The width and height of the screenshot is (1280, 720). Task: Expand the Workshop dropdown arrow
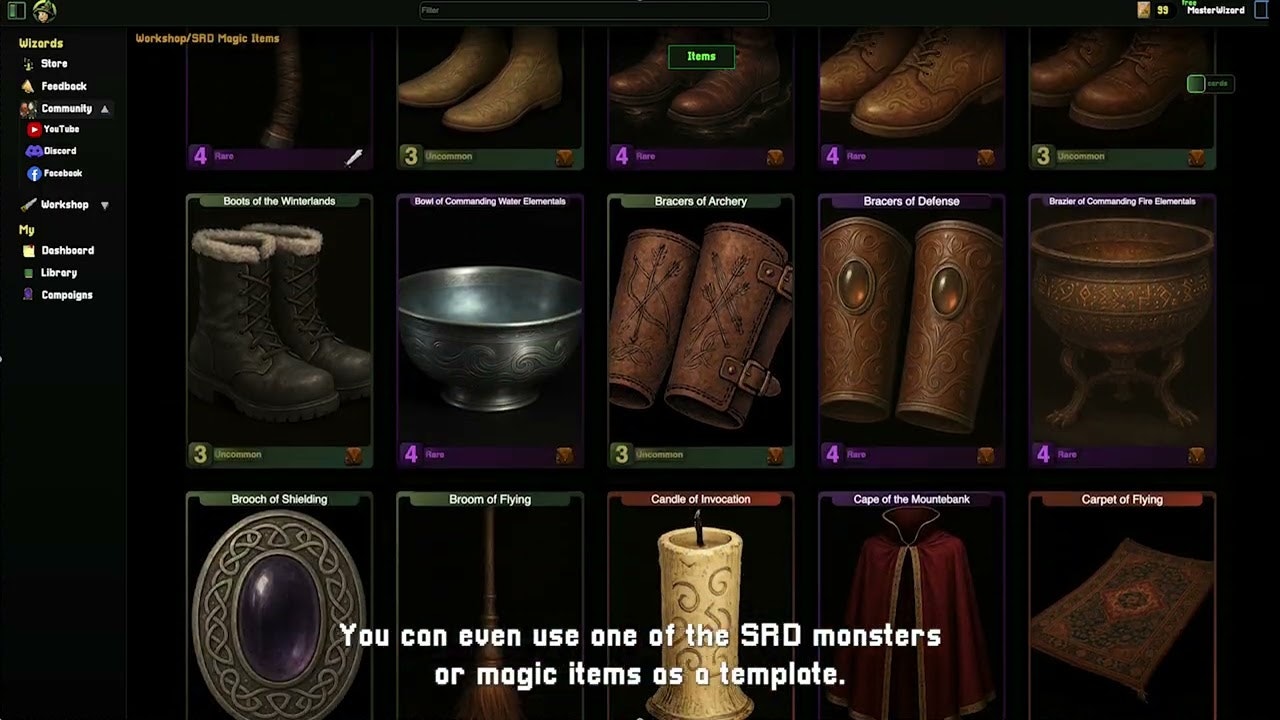tap(105, 204)
